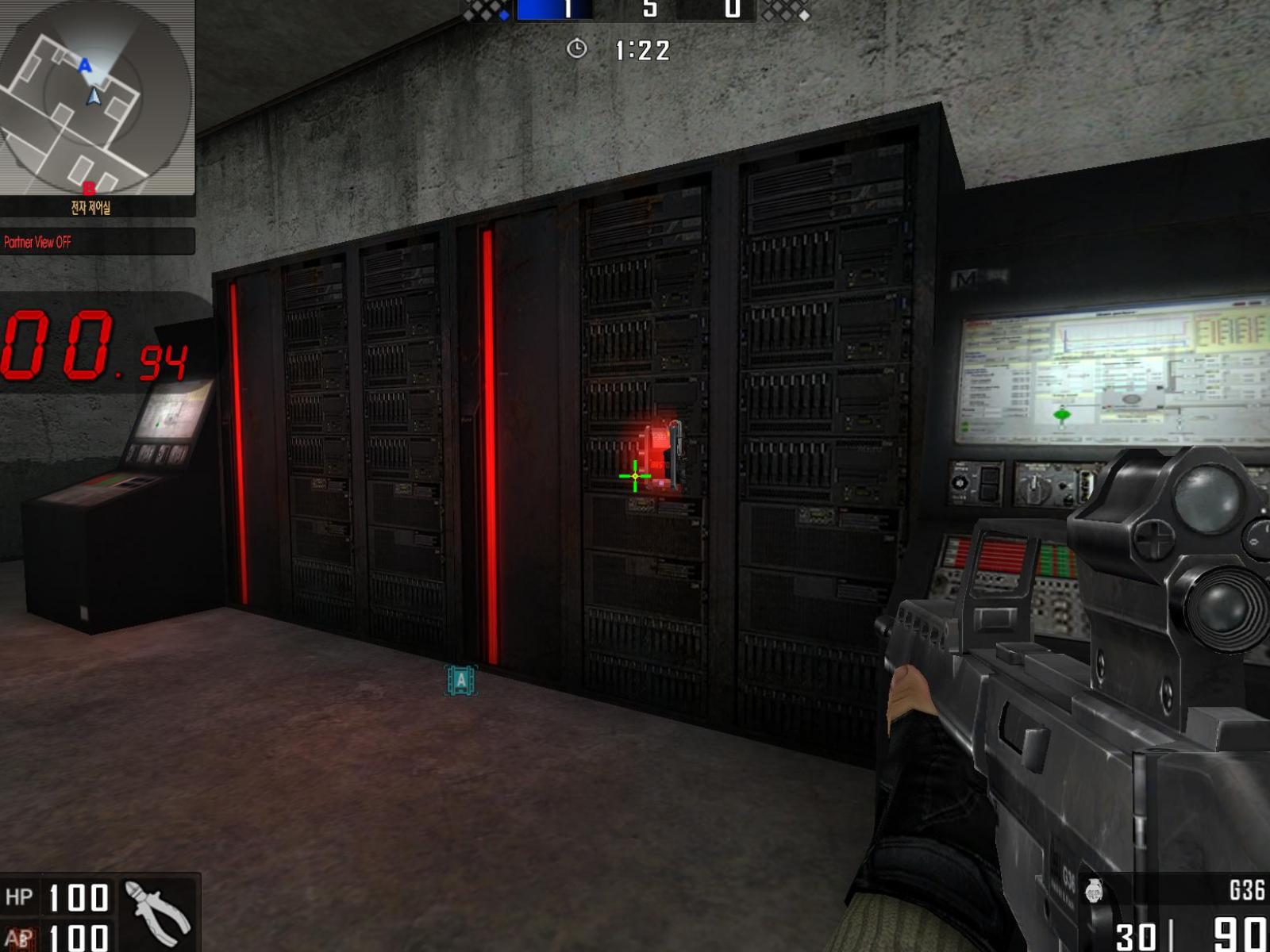Click the B objective marker on the minimap

point(90,188)
